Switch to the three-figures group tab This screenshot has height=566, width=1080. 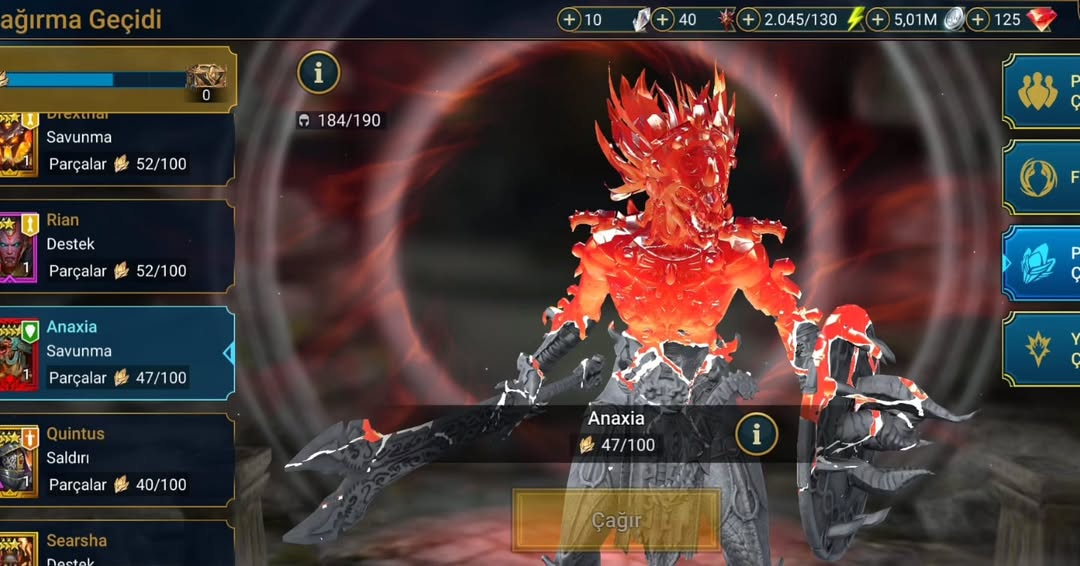[1040, 91]
